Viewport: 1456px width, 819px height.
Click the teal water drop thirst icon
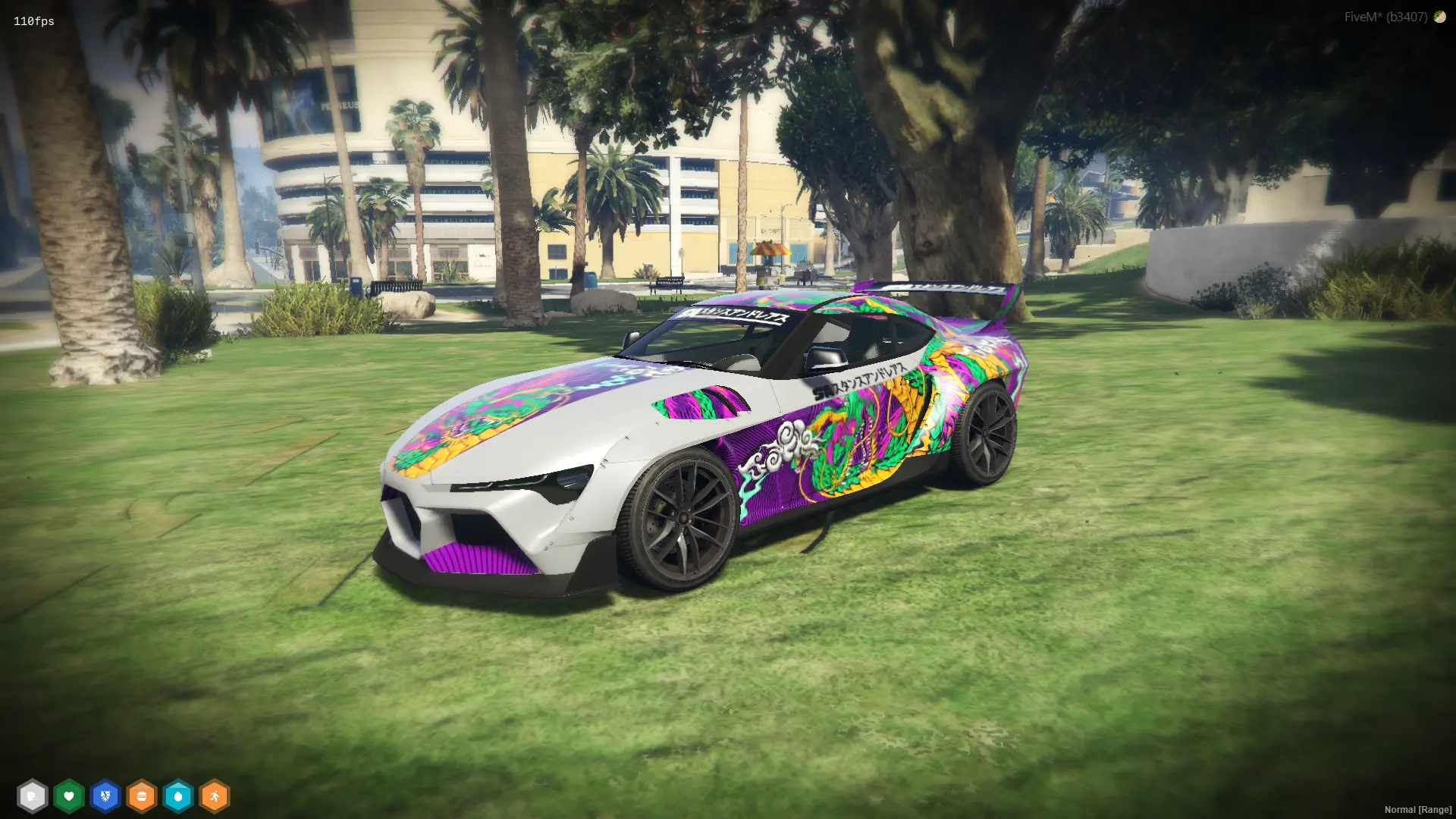tap(178, 796)
